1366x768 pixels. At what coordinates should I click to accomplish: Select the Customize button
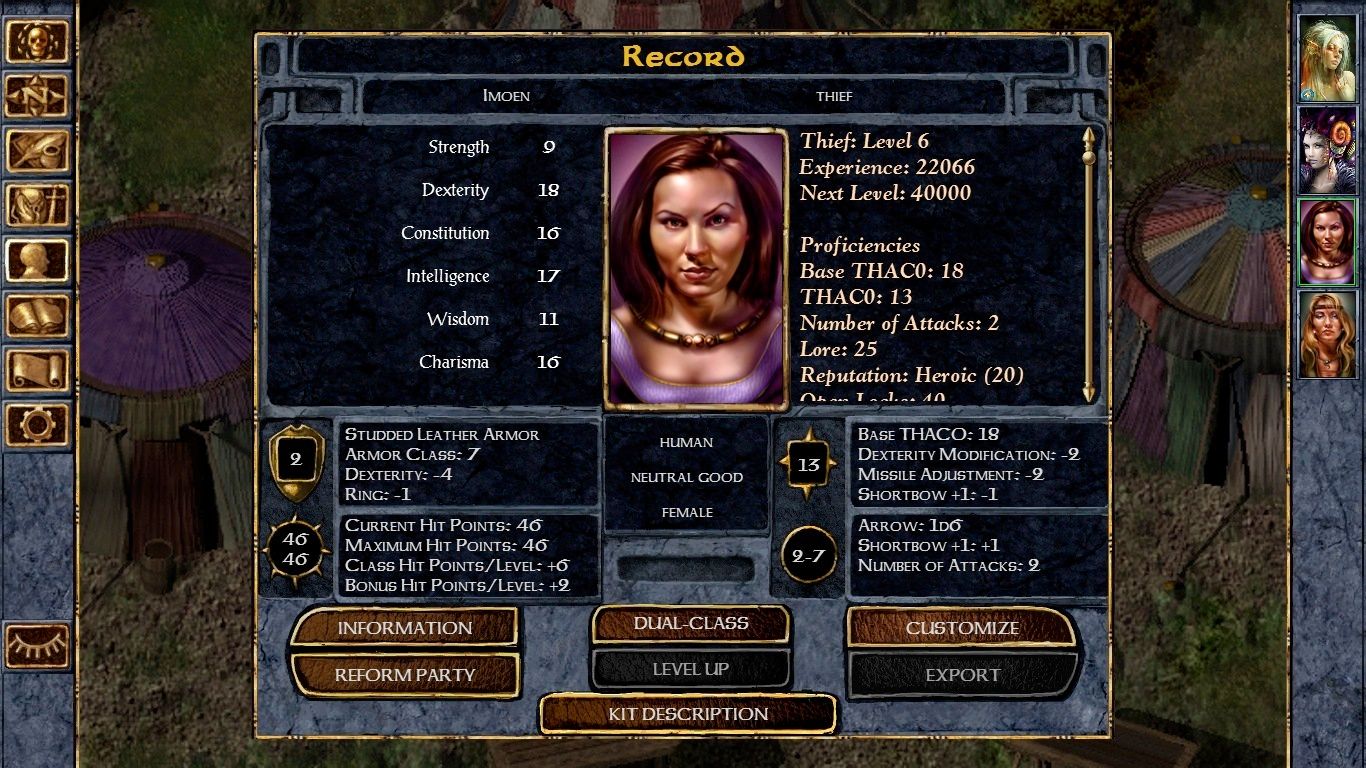click(x=962, y=628)
